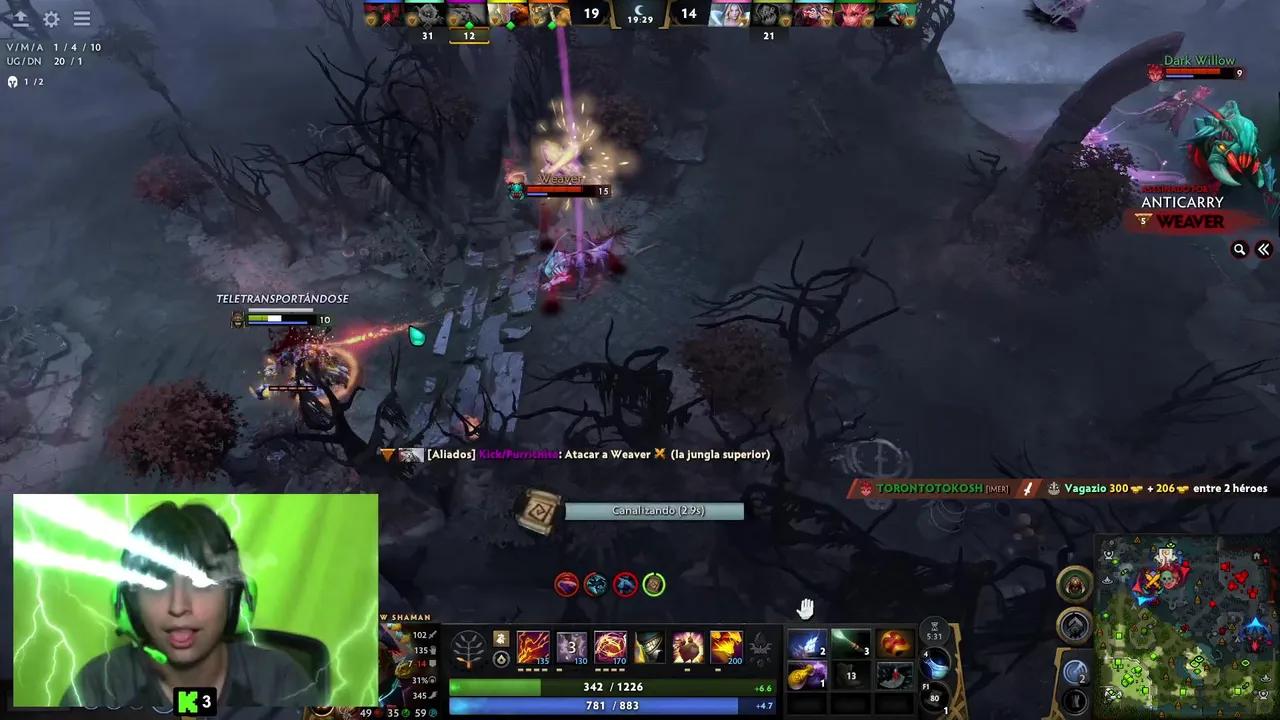Click the green channeling buff icon
The width and height of the screenshot is (1280, 720).
pos(653,585)
